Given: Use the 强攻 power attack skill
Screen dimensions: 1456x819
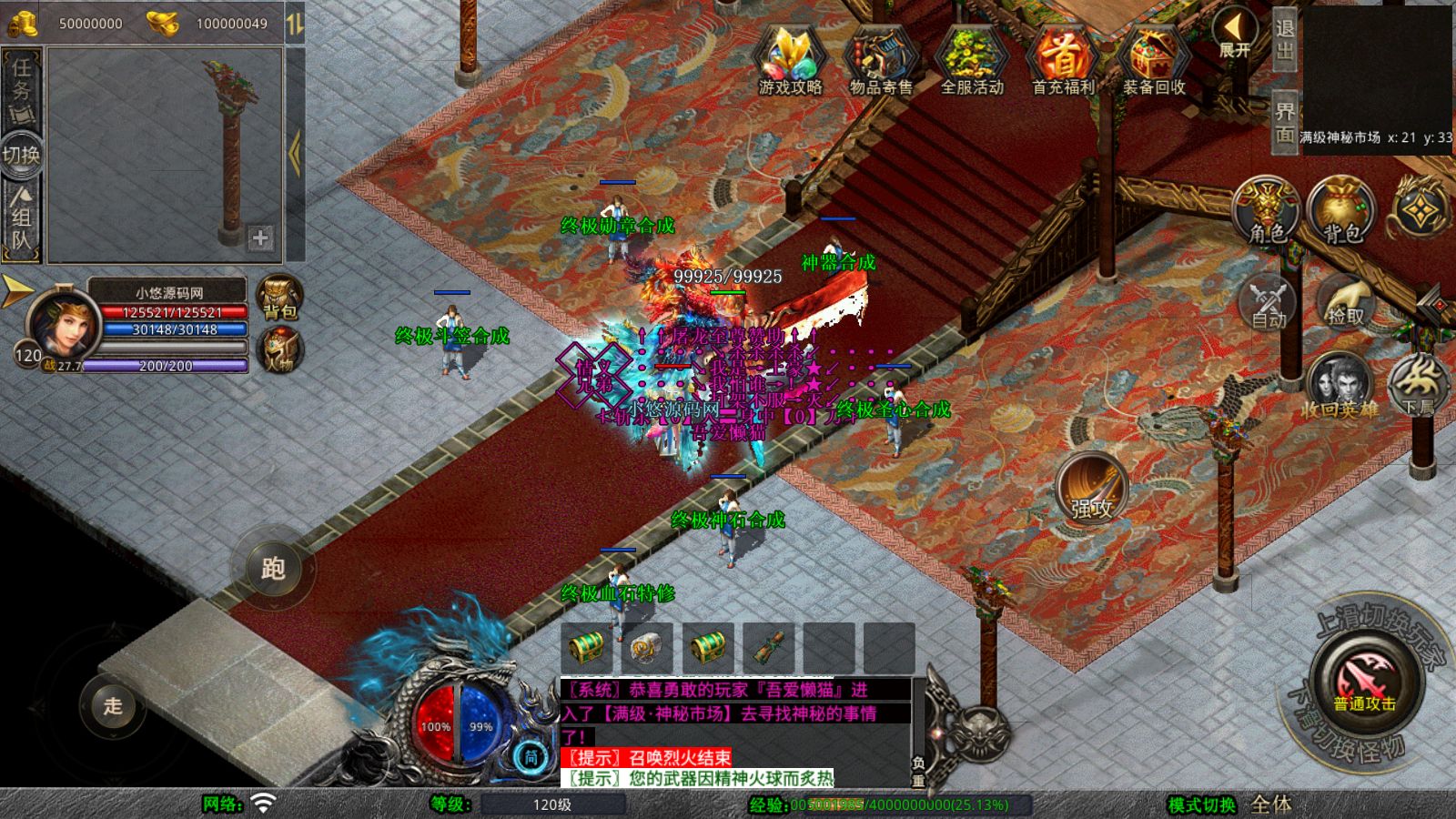Looking at the screenshot, I should tap(1091, 488).
